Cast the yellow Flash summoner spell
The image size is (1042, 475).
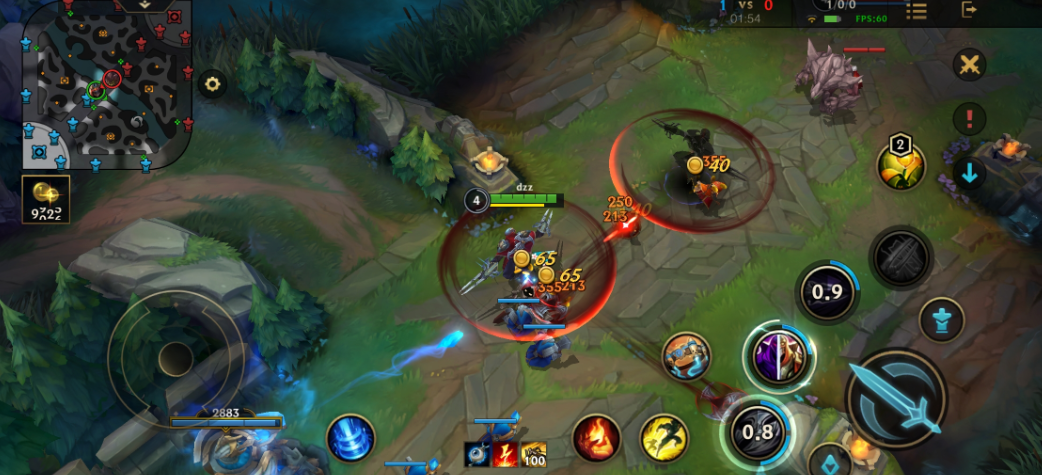[x=663, y=438]
